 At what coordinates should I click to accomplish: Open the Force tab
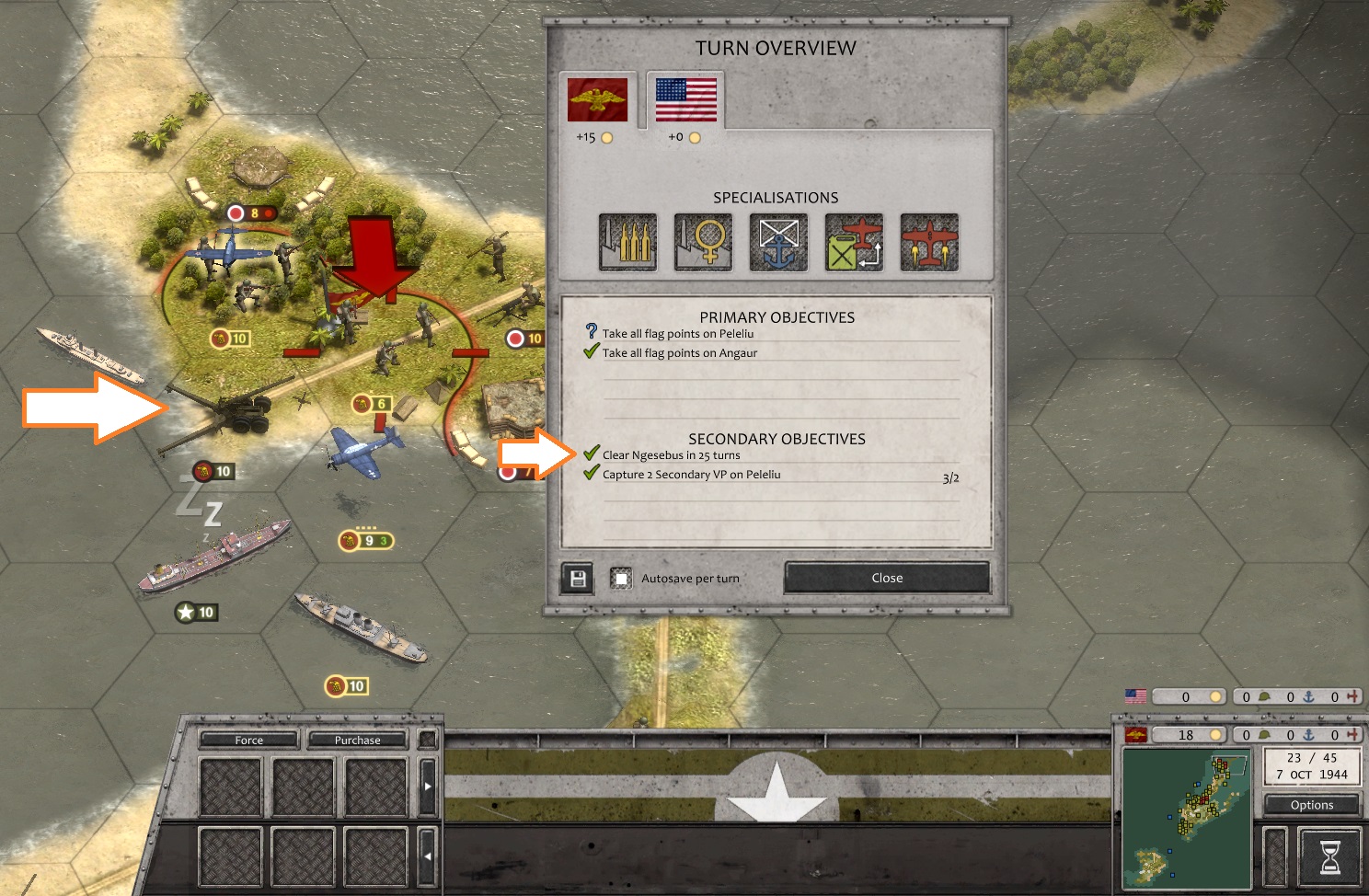tap(248, 740)
